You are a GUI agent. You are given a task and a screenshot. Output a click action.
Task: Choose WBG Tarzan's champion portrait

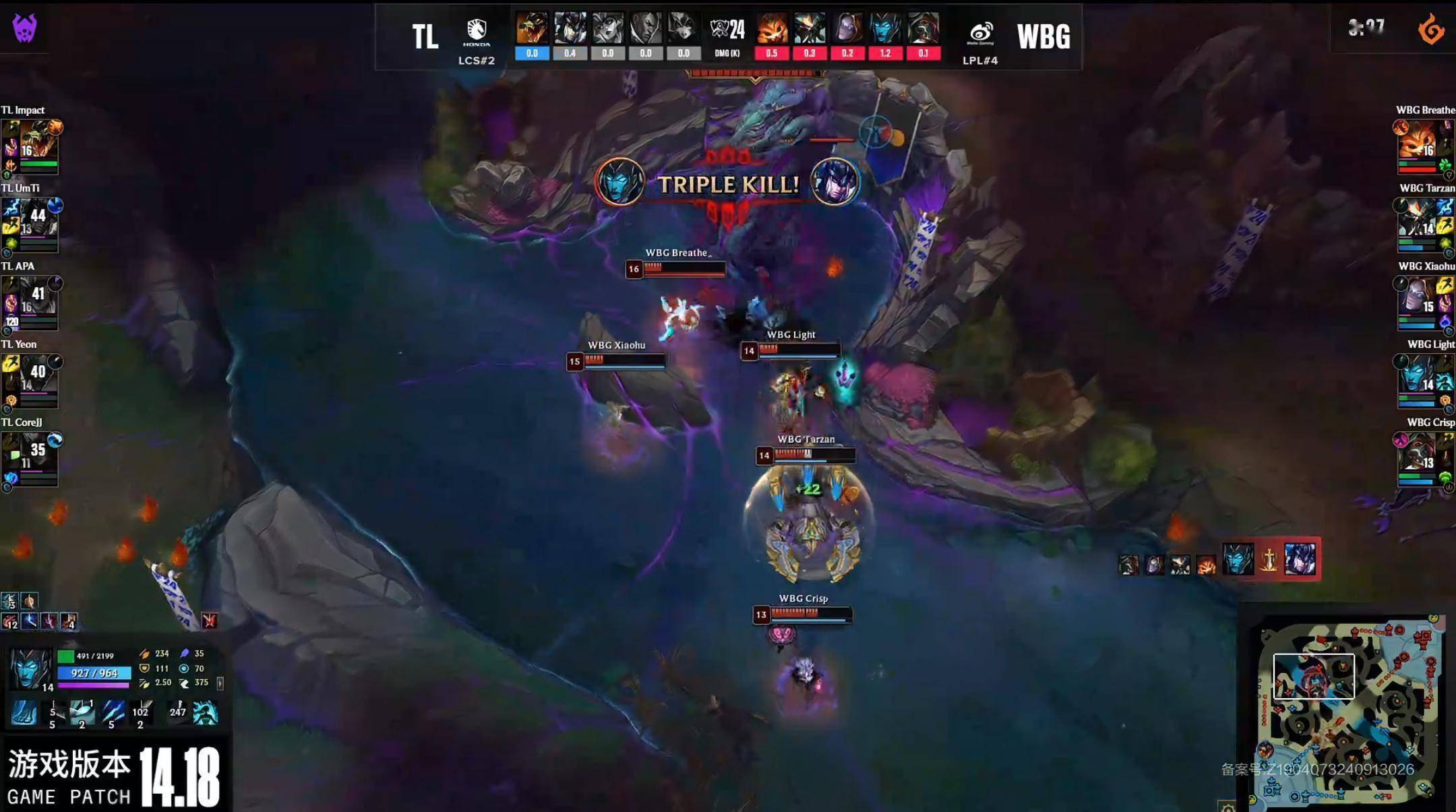pos(1417,219)
